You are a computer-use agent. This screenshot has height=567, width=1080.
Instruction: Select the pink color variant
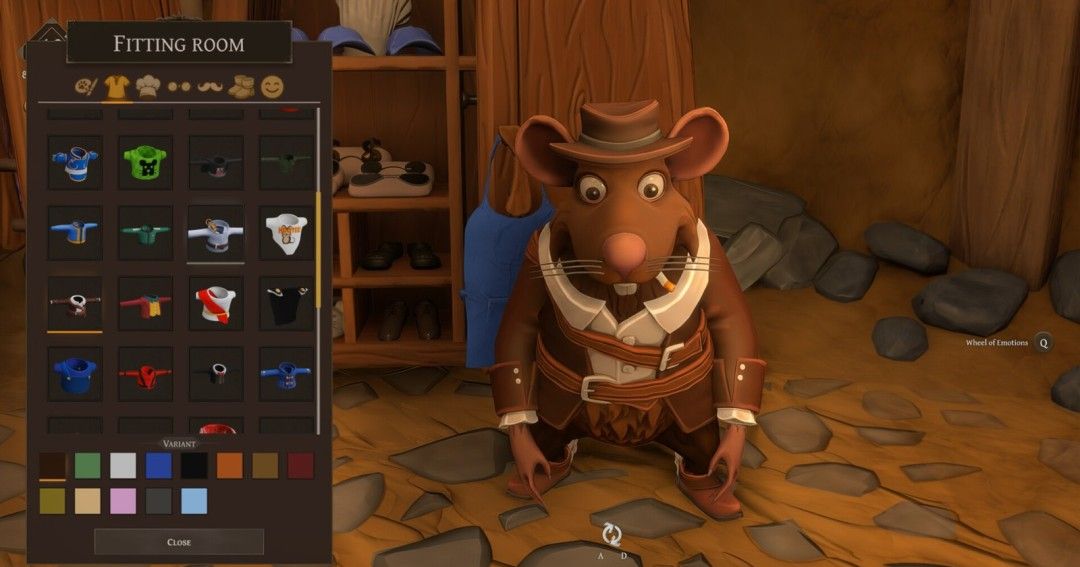click(123, 501)
